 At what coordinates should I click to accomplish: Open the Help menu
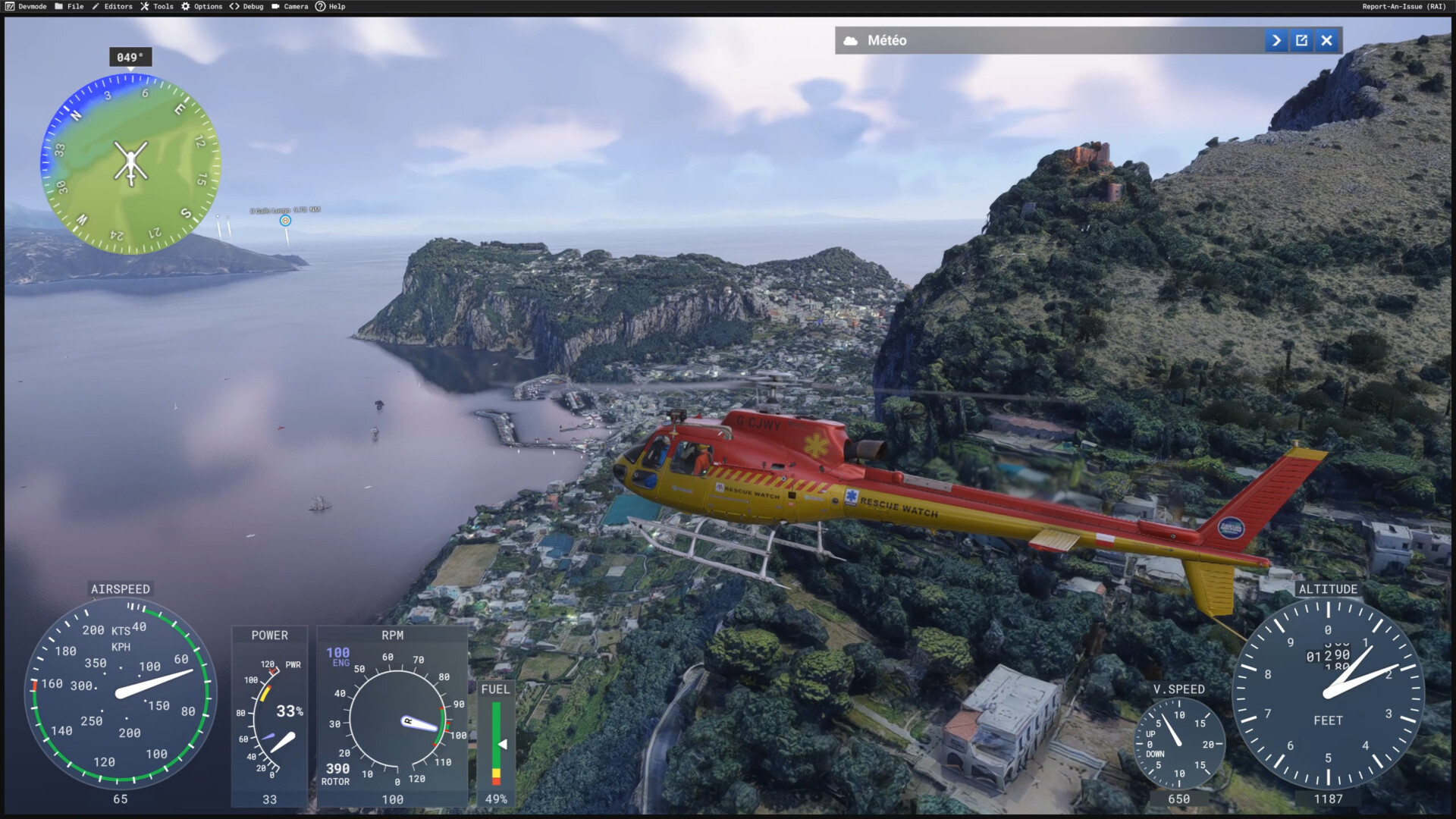[x=331, y=6]
